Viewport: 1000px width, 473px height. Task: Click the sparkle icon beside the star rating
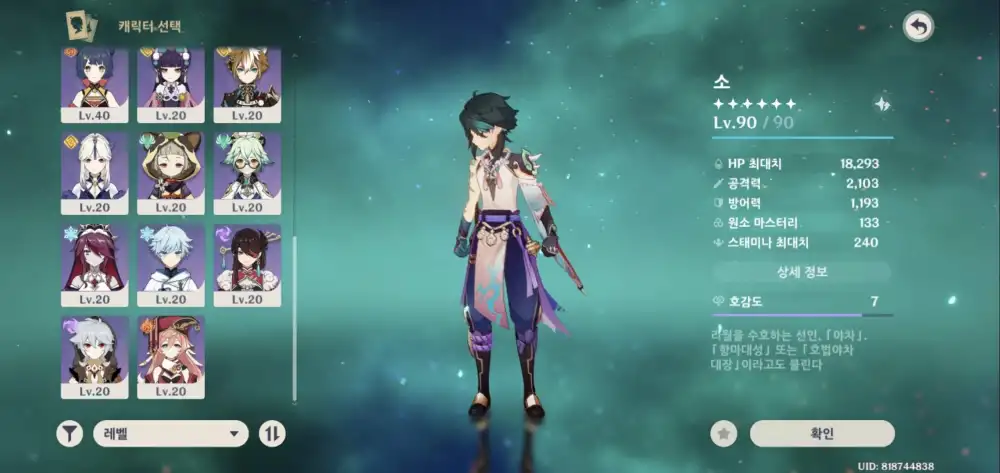pos(881,104)
